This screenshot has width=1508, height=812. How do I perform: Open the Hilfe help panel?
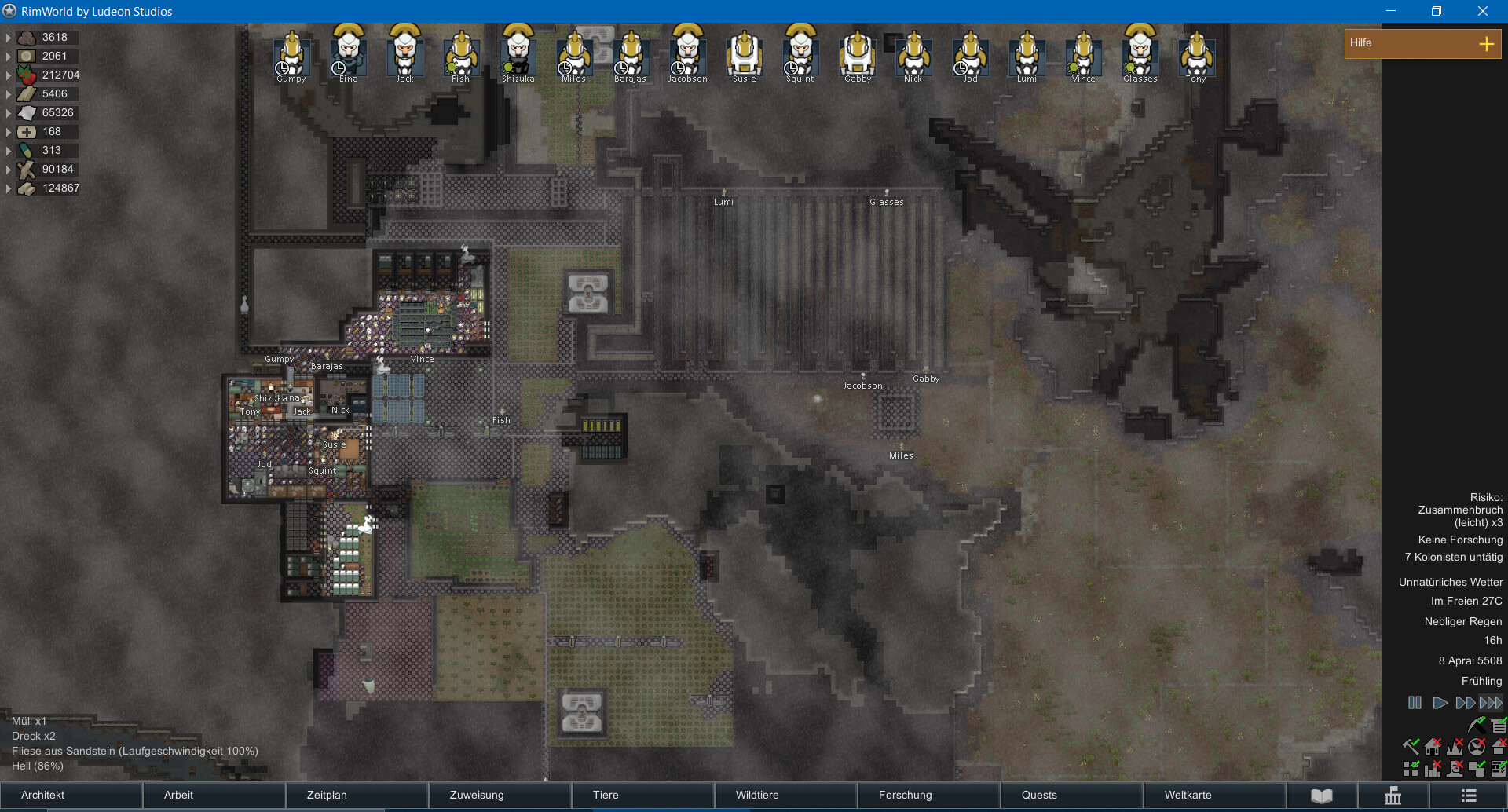coord(1422,43)
